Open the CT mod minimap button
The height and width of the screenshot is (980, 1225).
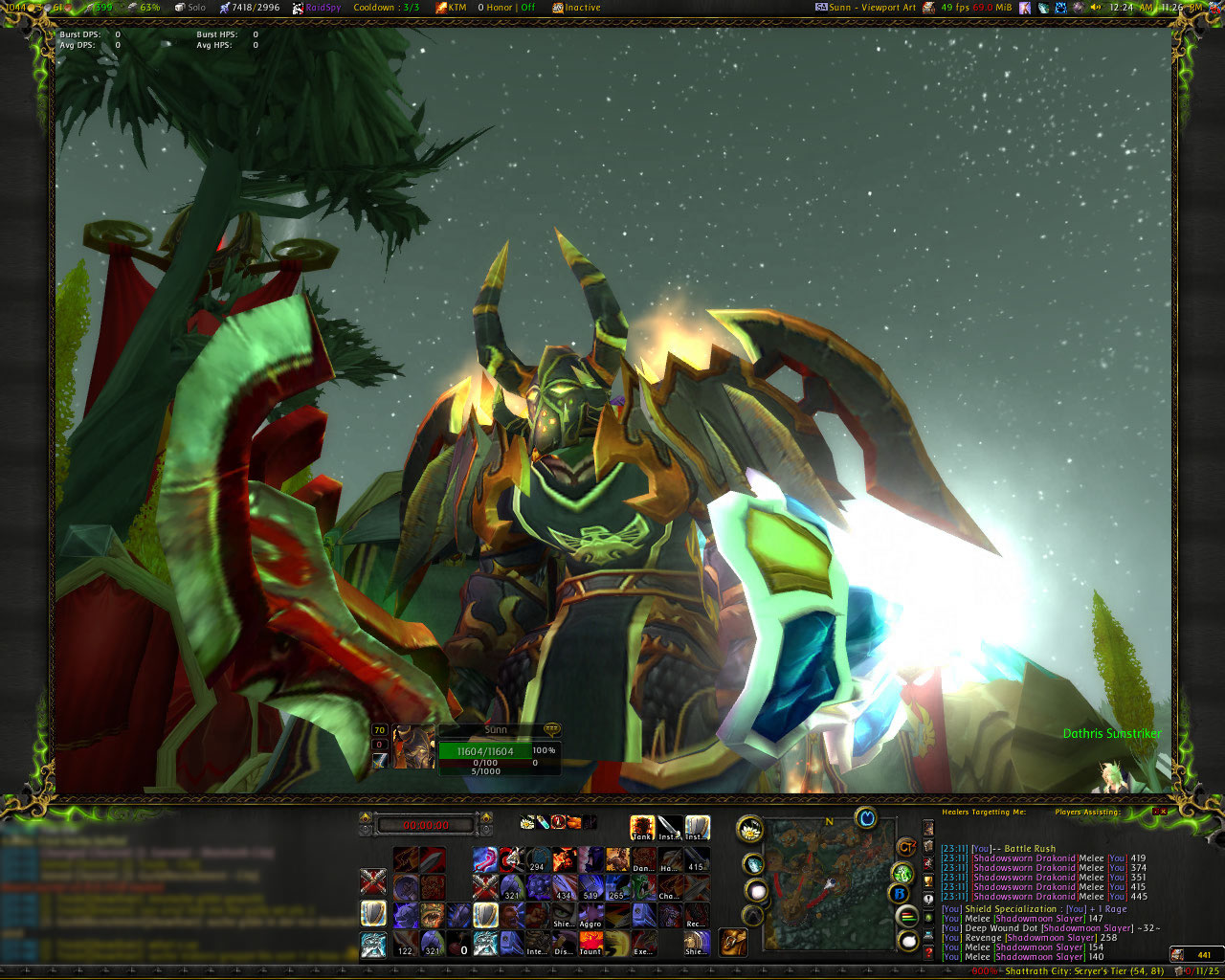click(x=905, y=846)
